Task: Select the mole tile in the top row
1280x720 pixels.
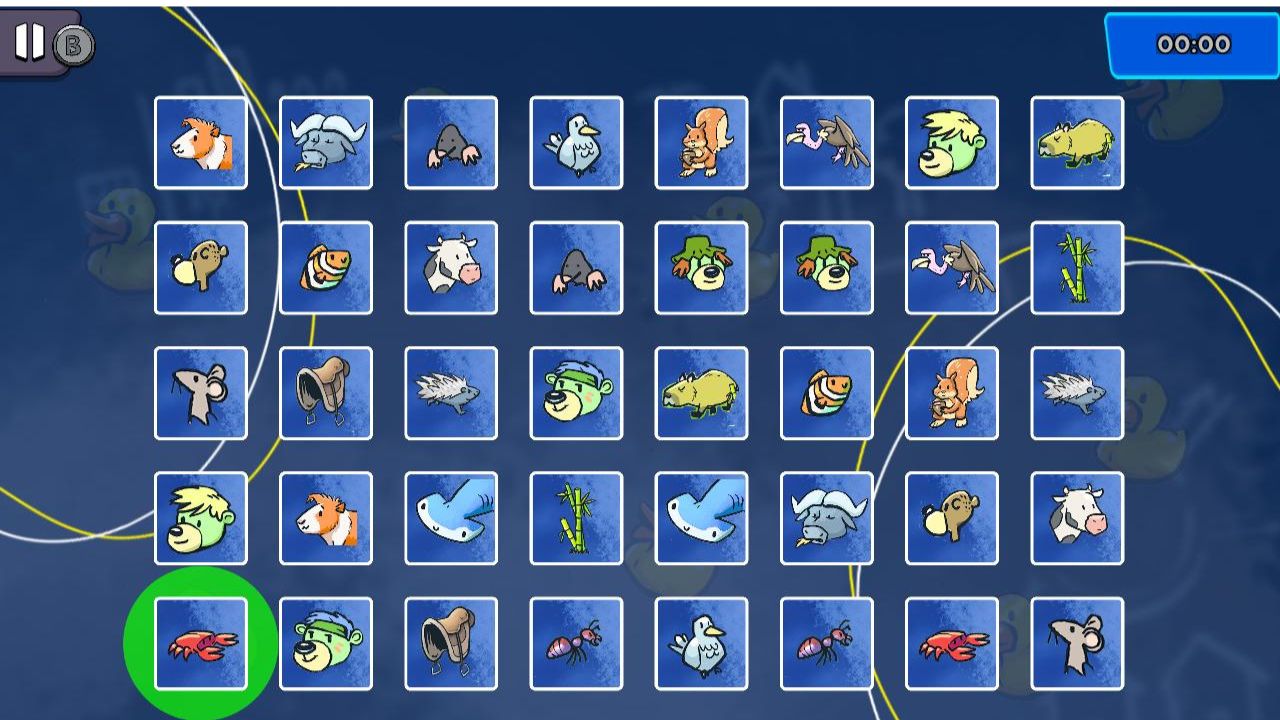Action: (451, 143)
